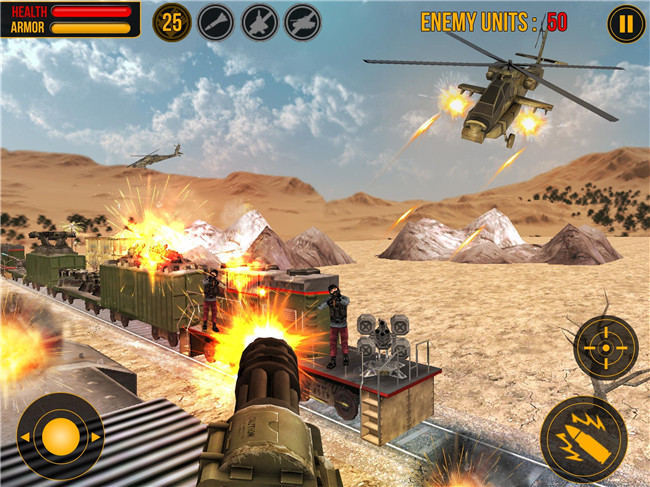This screenshot has height=487, width=650.
Task: Choose the jet airstrike icon
Action: pyautogui.click(x=259, y=22)
